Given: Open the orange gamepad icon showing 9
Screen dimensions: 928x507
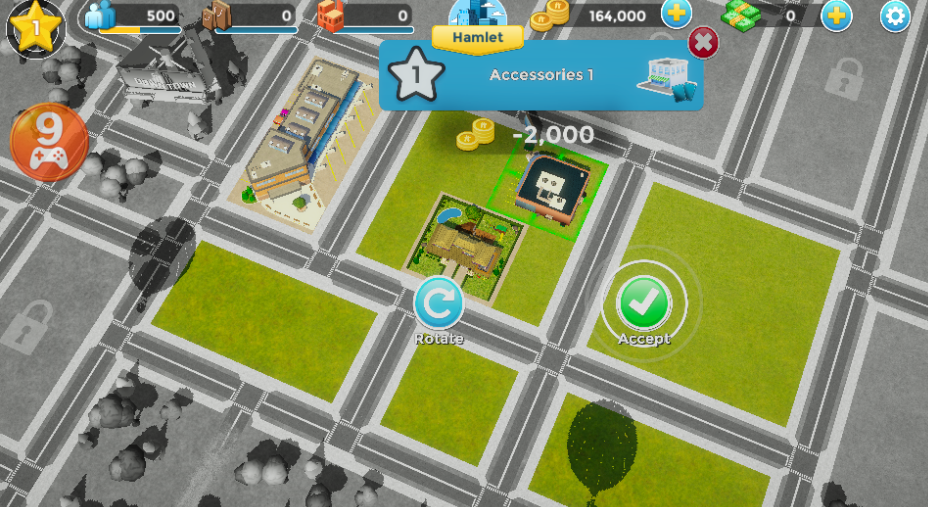Looking at the screenshot, I should pos(49,143).
